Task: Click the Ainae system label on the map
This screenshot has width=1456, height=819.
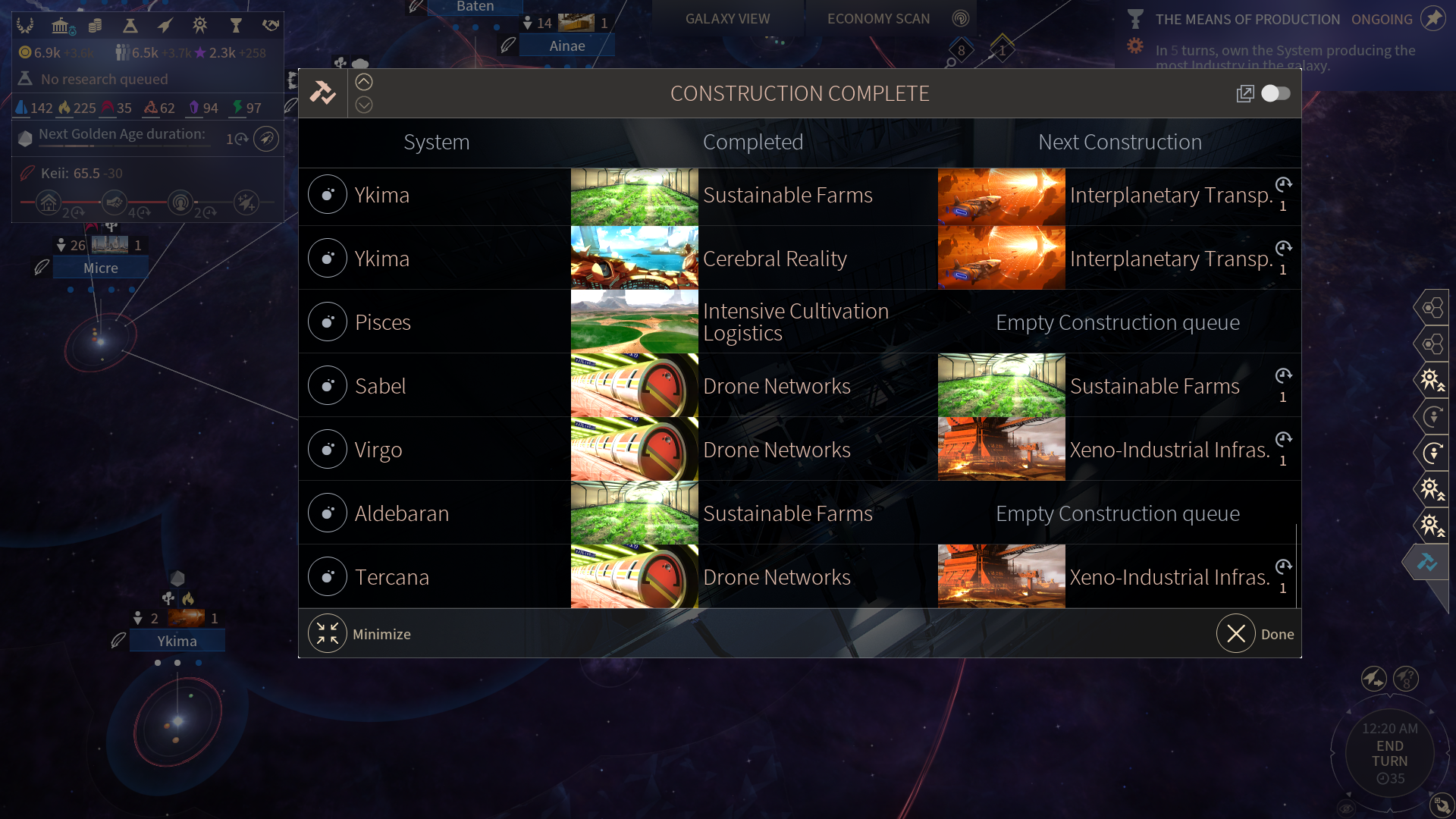Action: point(567,46)
